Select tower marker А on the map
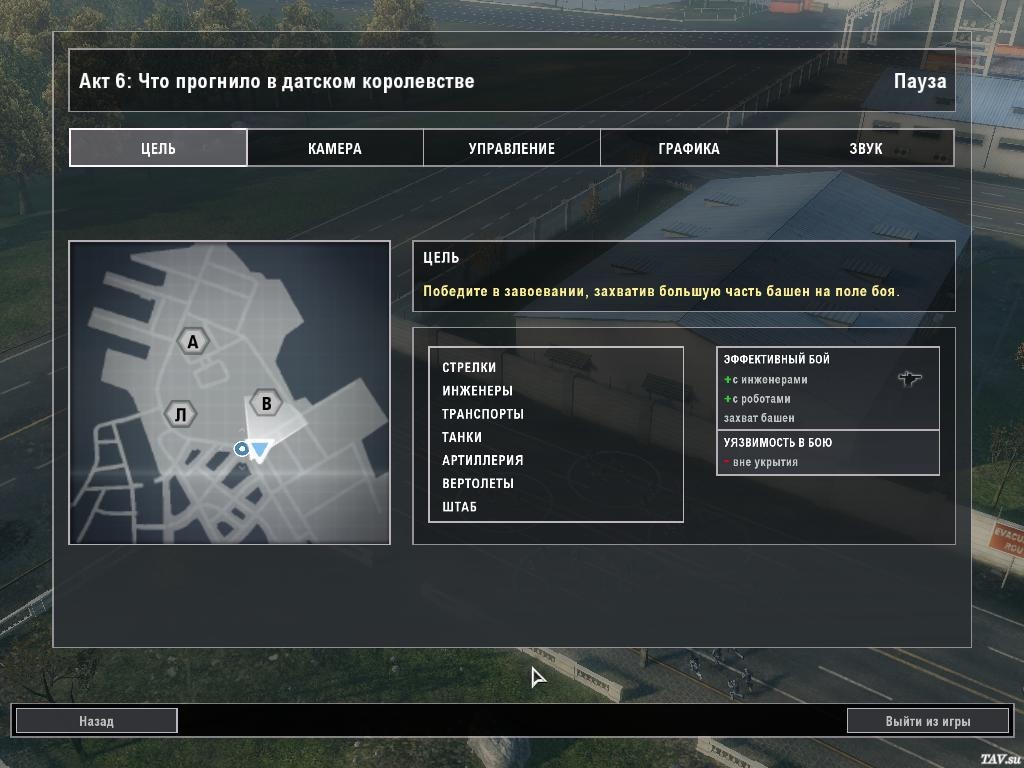 coord(193,342)
